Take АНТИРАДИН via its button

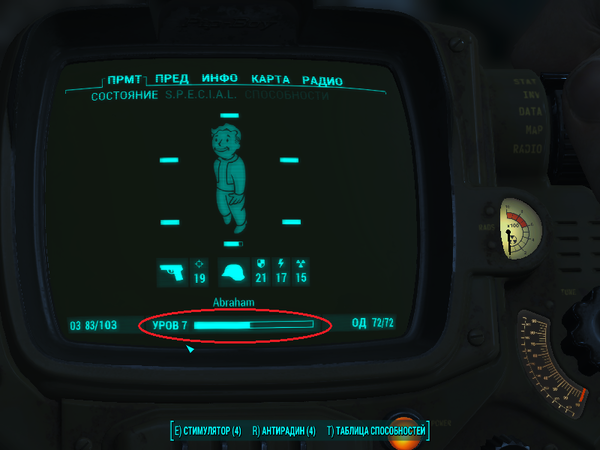click(x=284, y=431)
